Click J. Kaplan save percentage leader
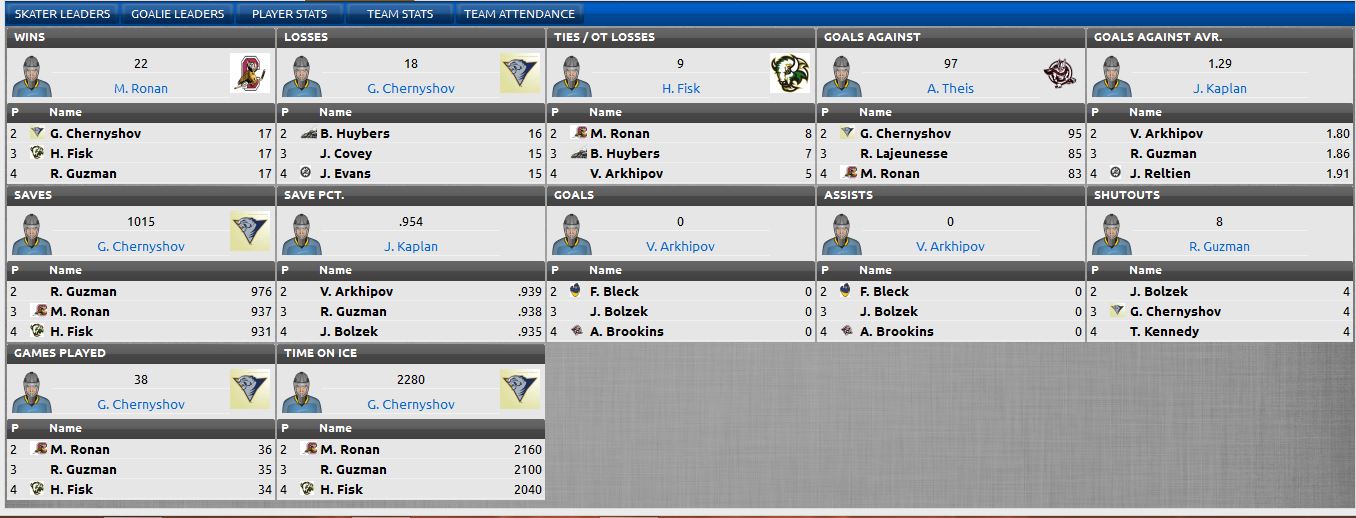Screen dimensions: 1356x518 click(411, 246)
